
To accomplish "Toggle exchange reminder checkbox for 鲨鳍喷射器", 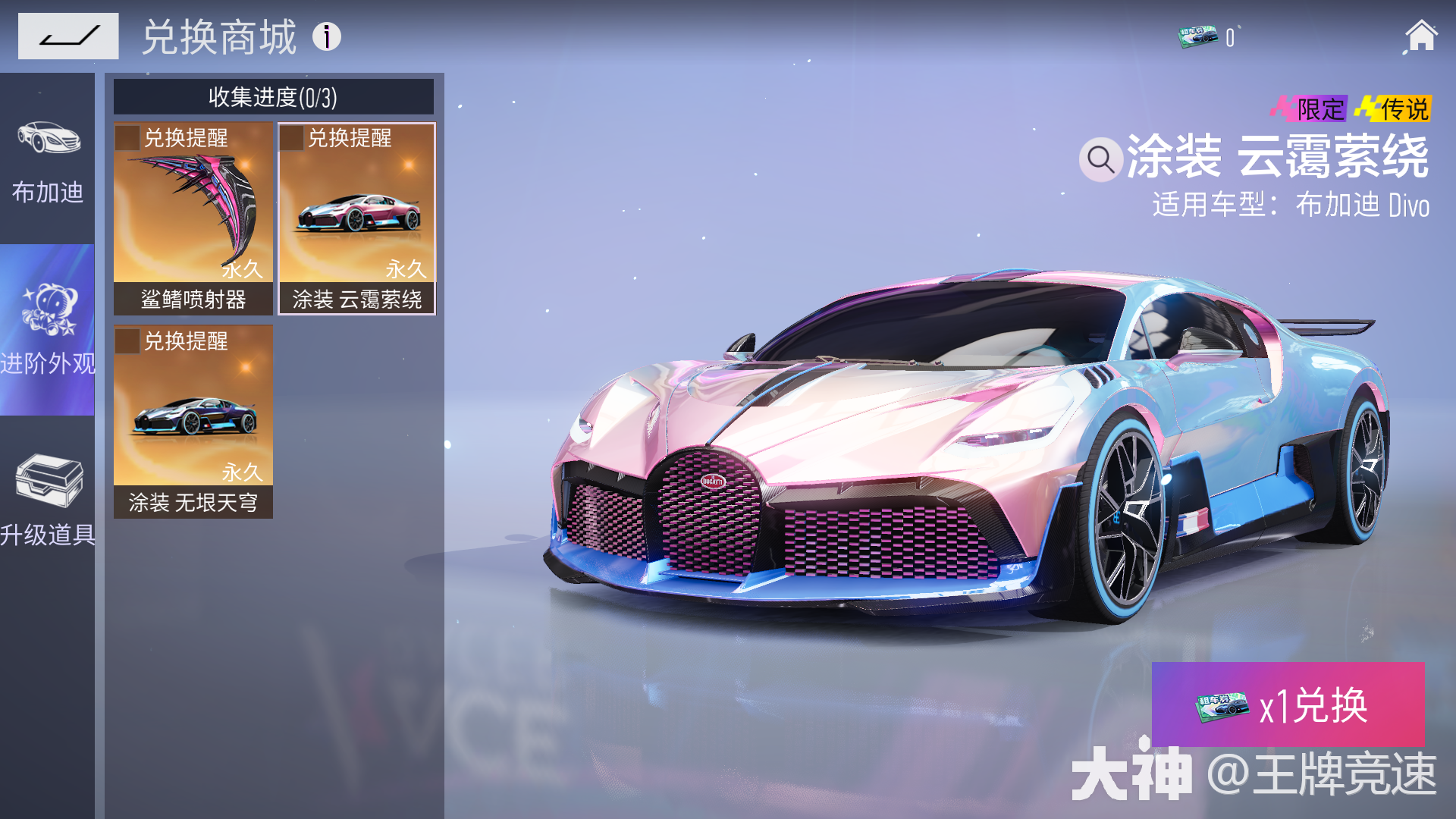I will point(127,138).
